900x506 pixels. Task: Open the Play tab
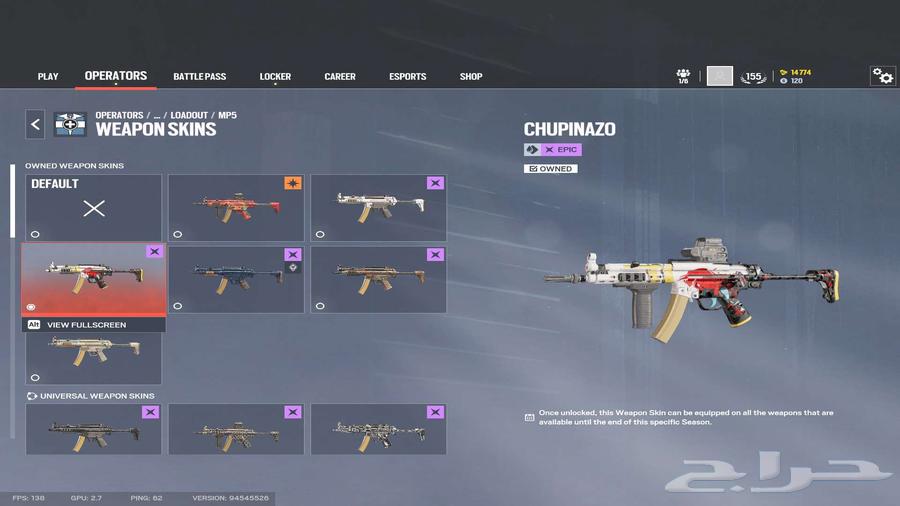tap(48, 77)
